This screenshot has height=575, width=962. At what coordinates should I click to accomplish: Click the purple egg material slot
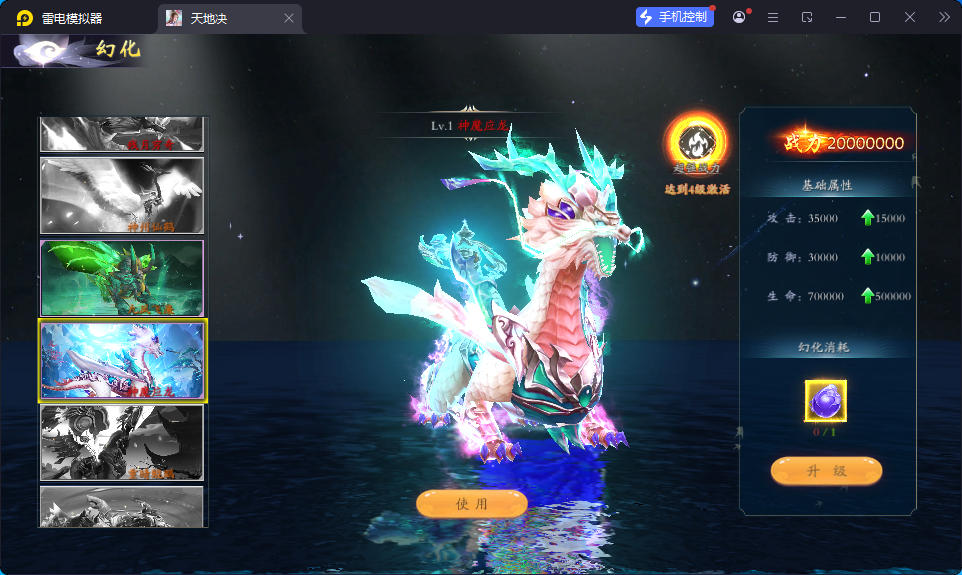825,402
